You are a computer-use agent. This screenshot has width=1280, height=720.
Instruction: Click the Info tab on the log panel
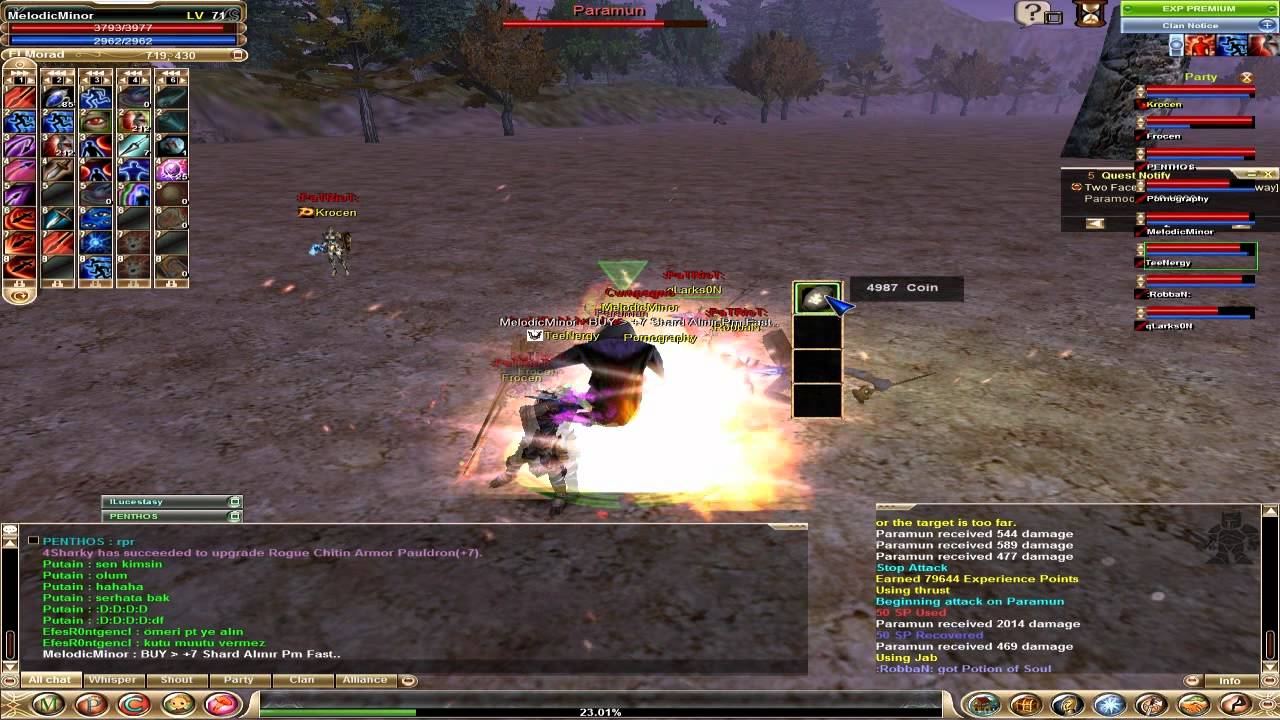point(1230,681)
